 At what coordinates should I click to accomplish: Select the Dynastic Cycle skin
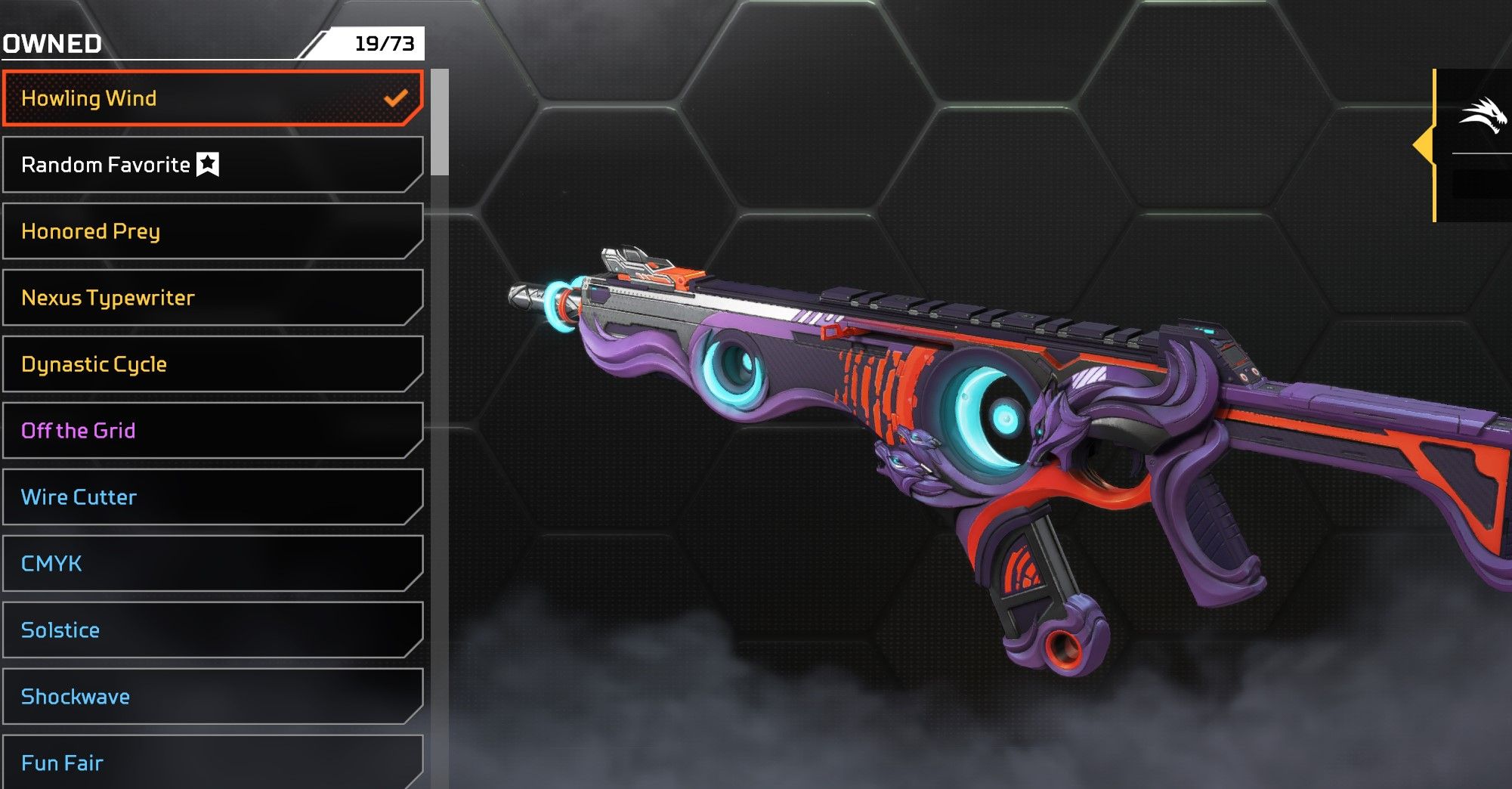[x=212, y=364]
